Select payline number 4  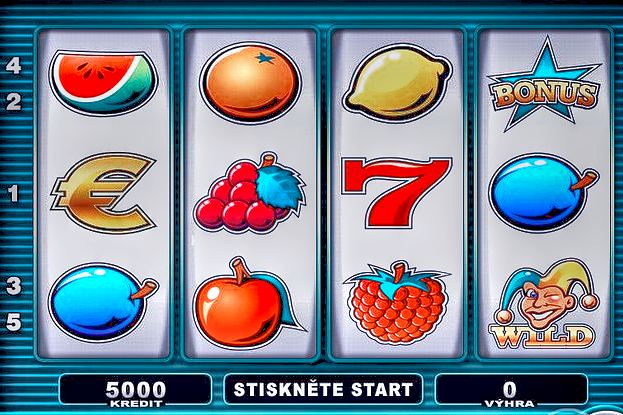pos(14,66)
